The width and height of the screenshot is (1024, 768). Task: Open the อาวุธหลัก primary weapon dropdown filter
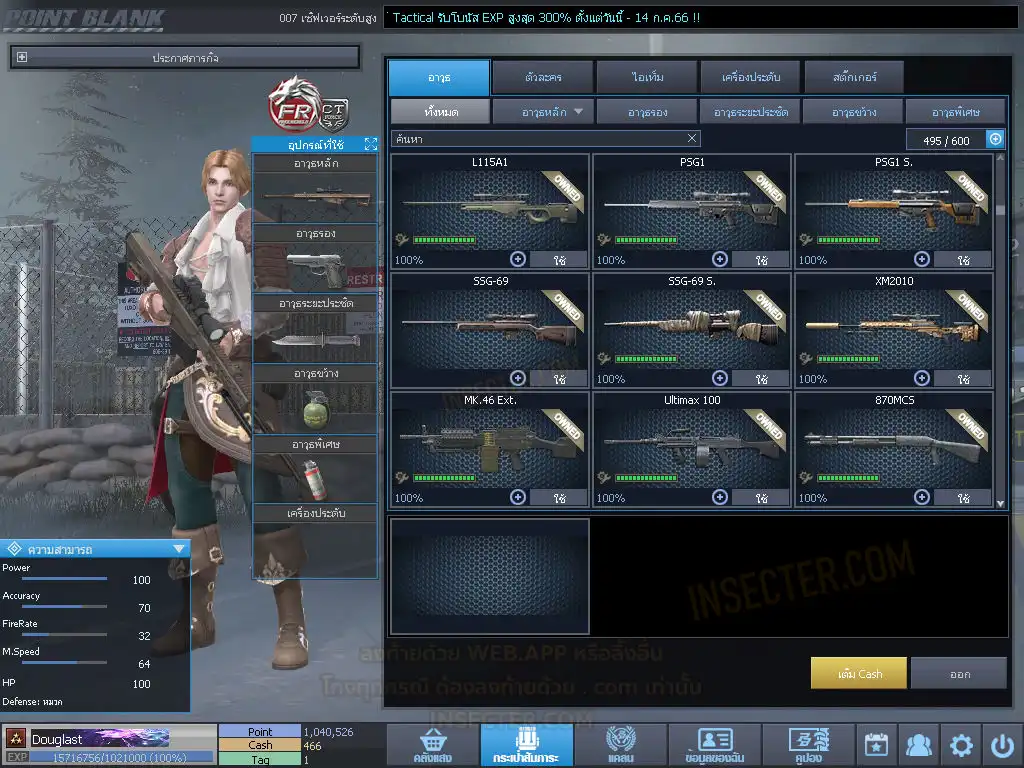(x=543, y=112)
